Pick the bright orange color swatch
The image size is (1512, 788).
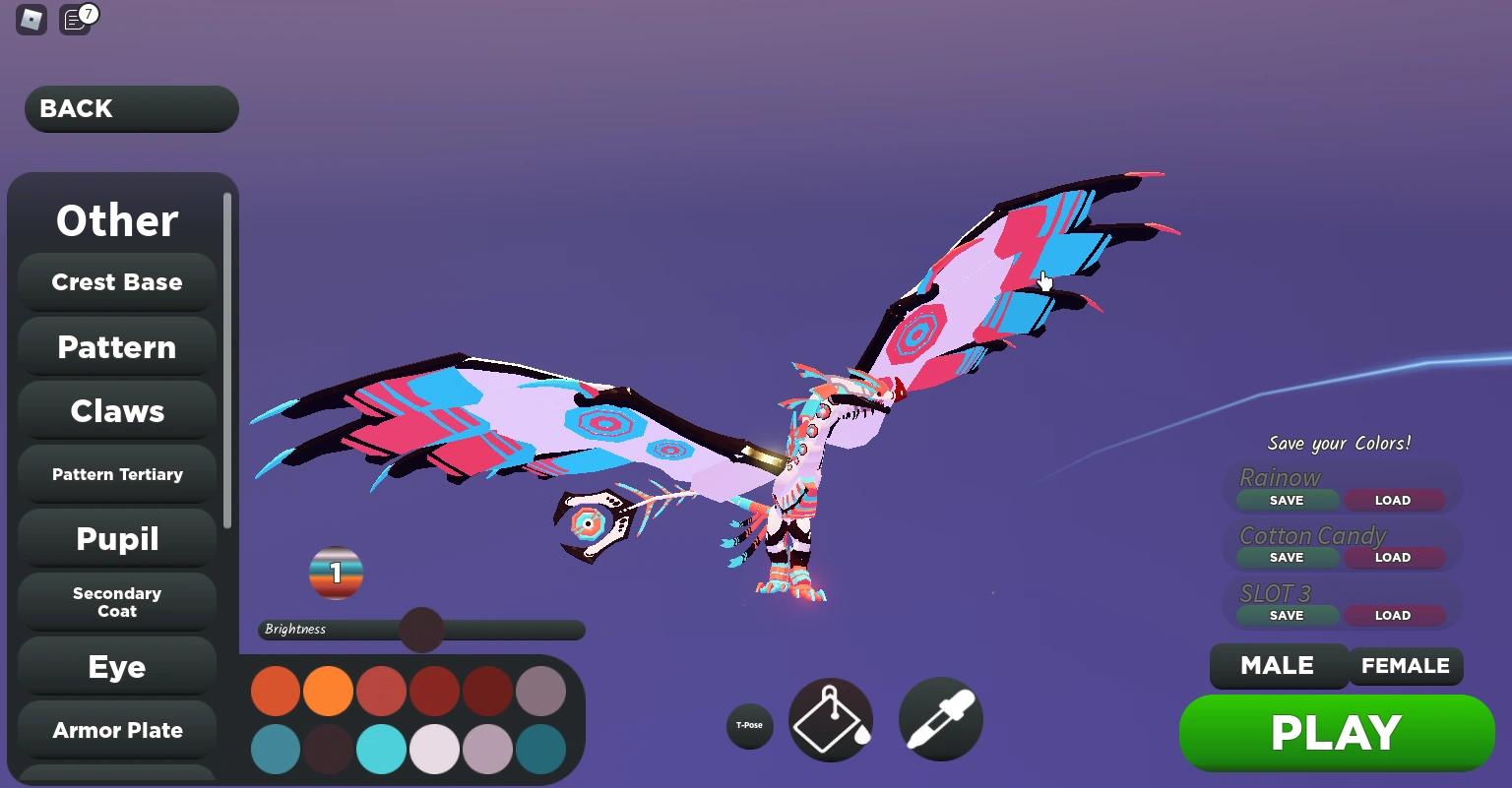[x=328, y=691]
